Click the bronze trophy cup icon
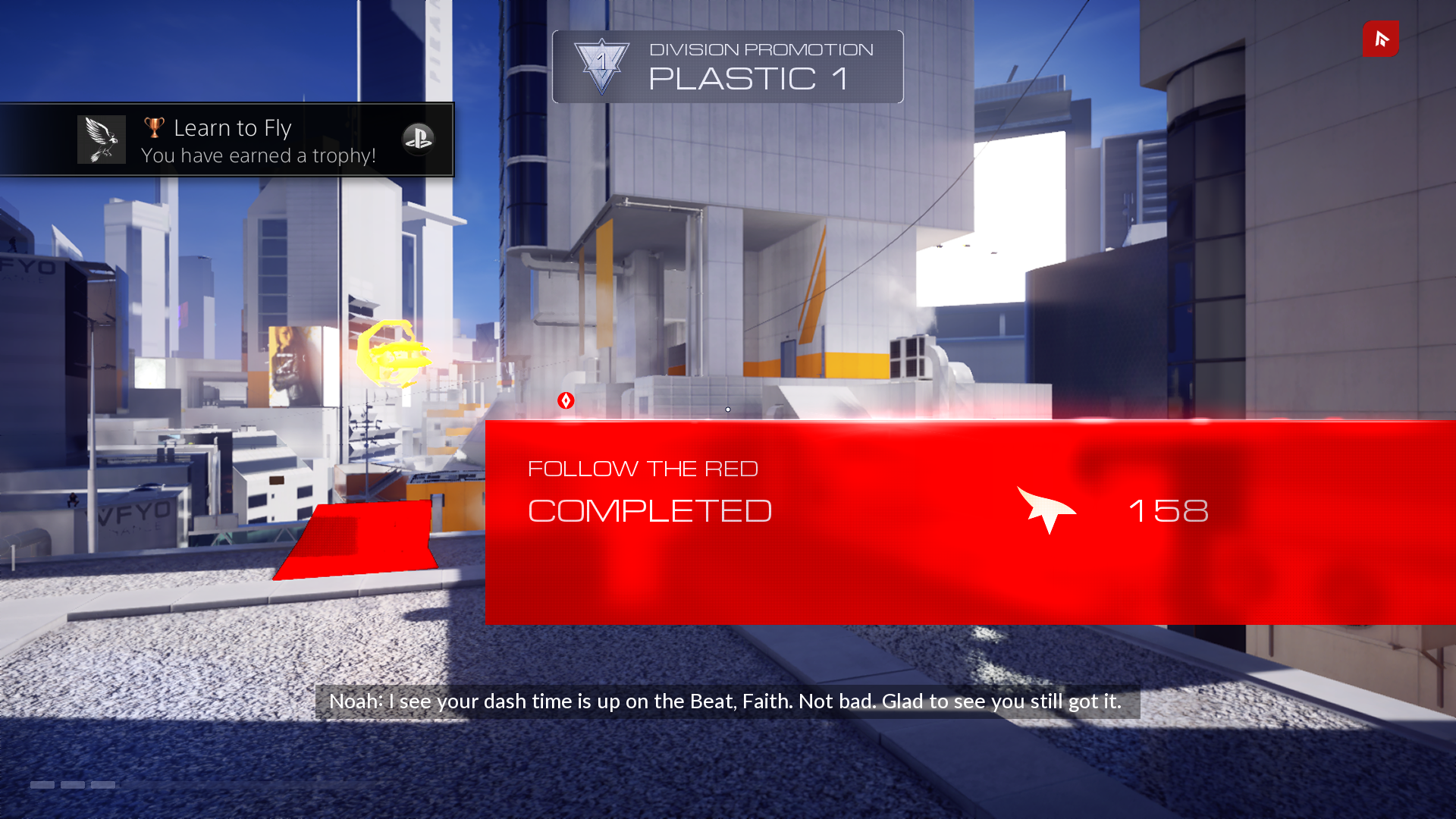1456x819 pixels. pos(154,126)
